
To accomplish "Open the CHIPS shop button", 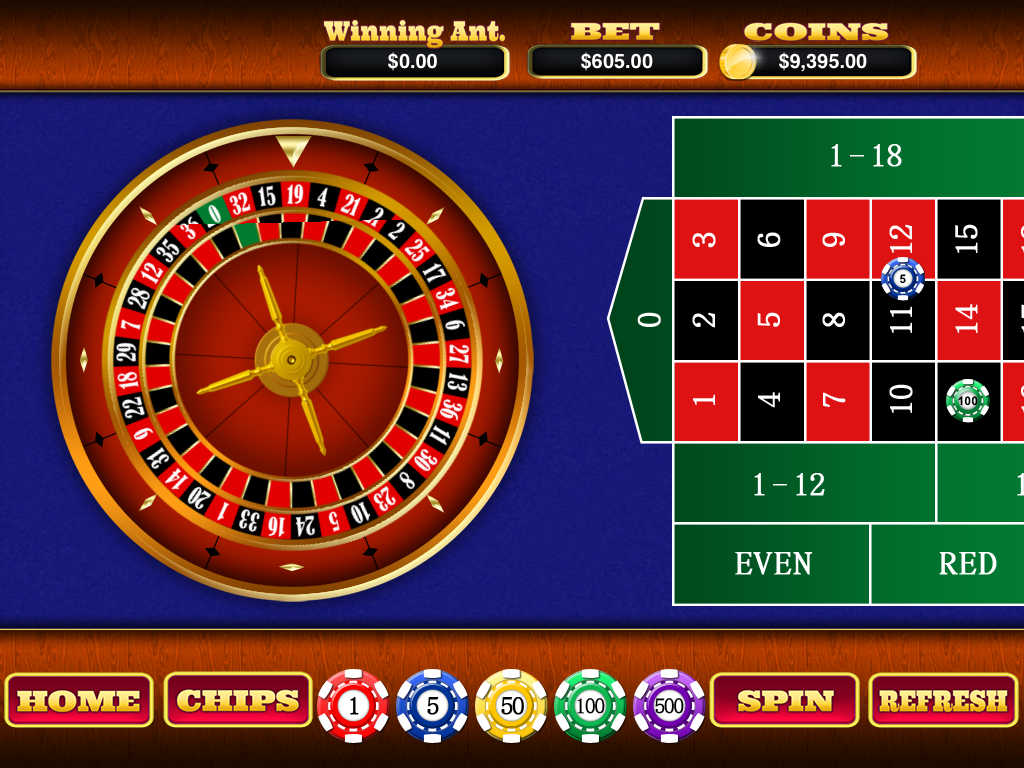I will click(238, 700).
